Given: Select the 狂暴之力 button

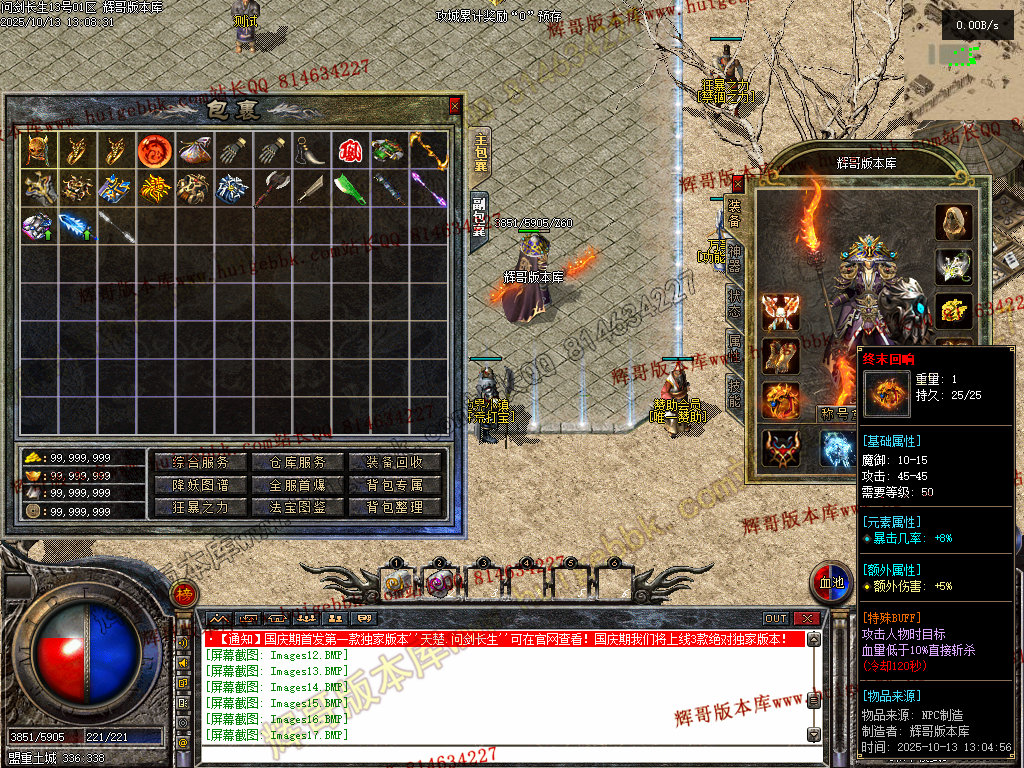Looking at the screenshot, I should (200, 507).
